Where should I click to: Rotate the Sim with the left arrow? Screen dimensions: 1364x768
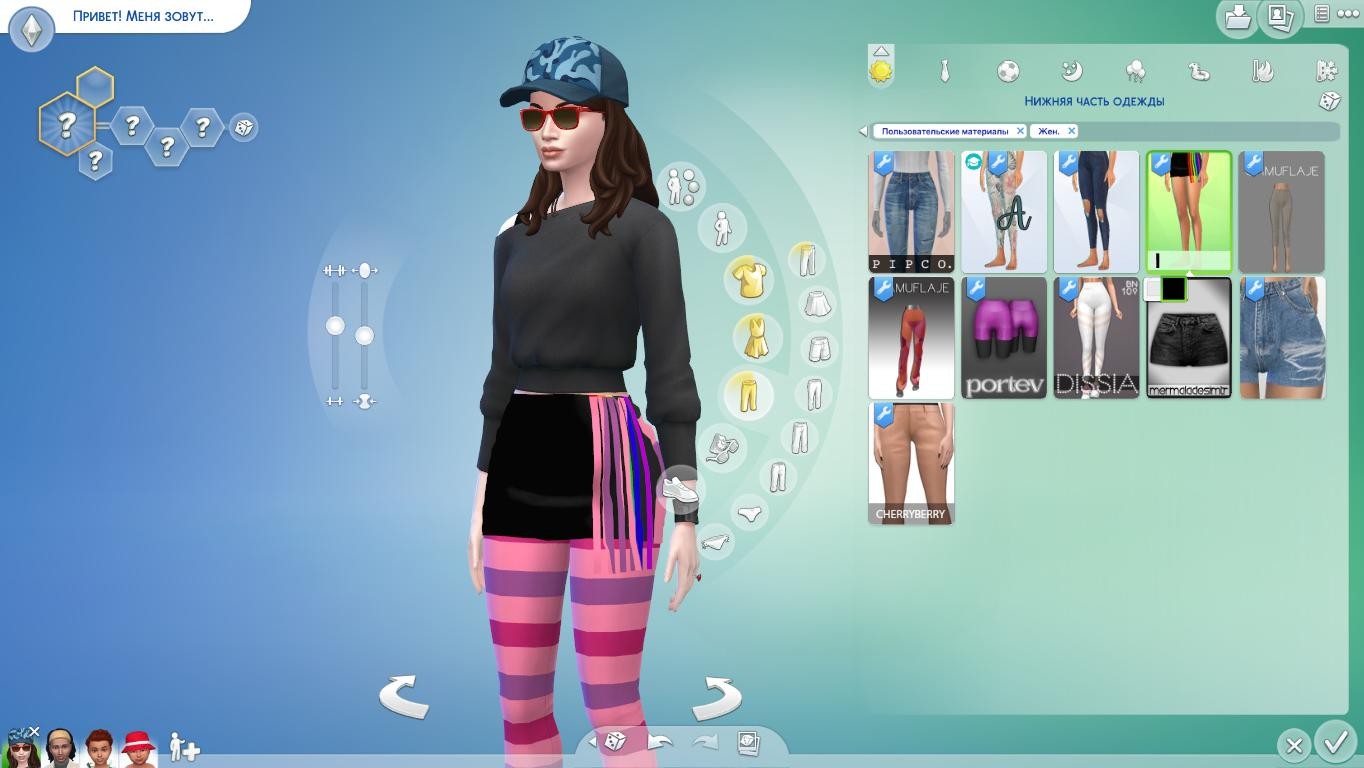[403, 696]
